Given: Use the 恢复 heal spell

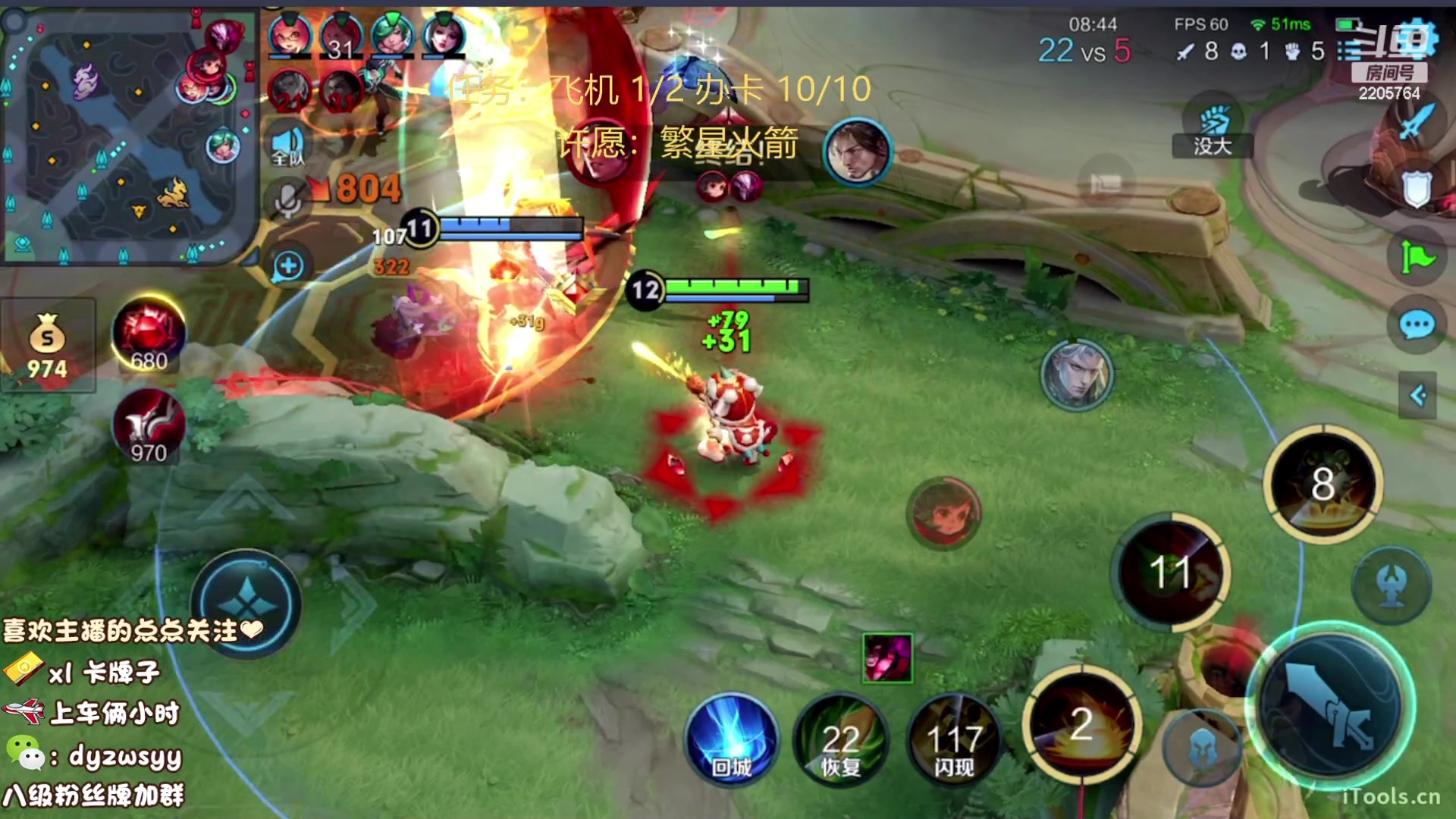Looking at the screenshot, I should (x=840, y=741).
